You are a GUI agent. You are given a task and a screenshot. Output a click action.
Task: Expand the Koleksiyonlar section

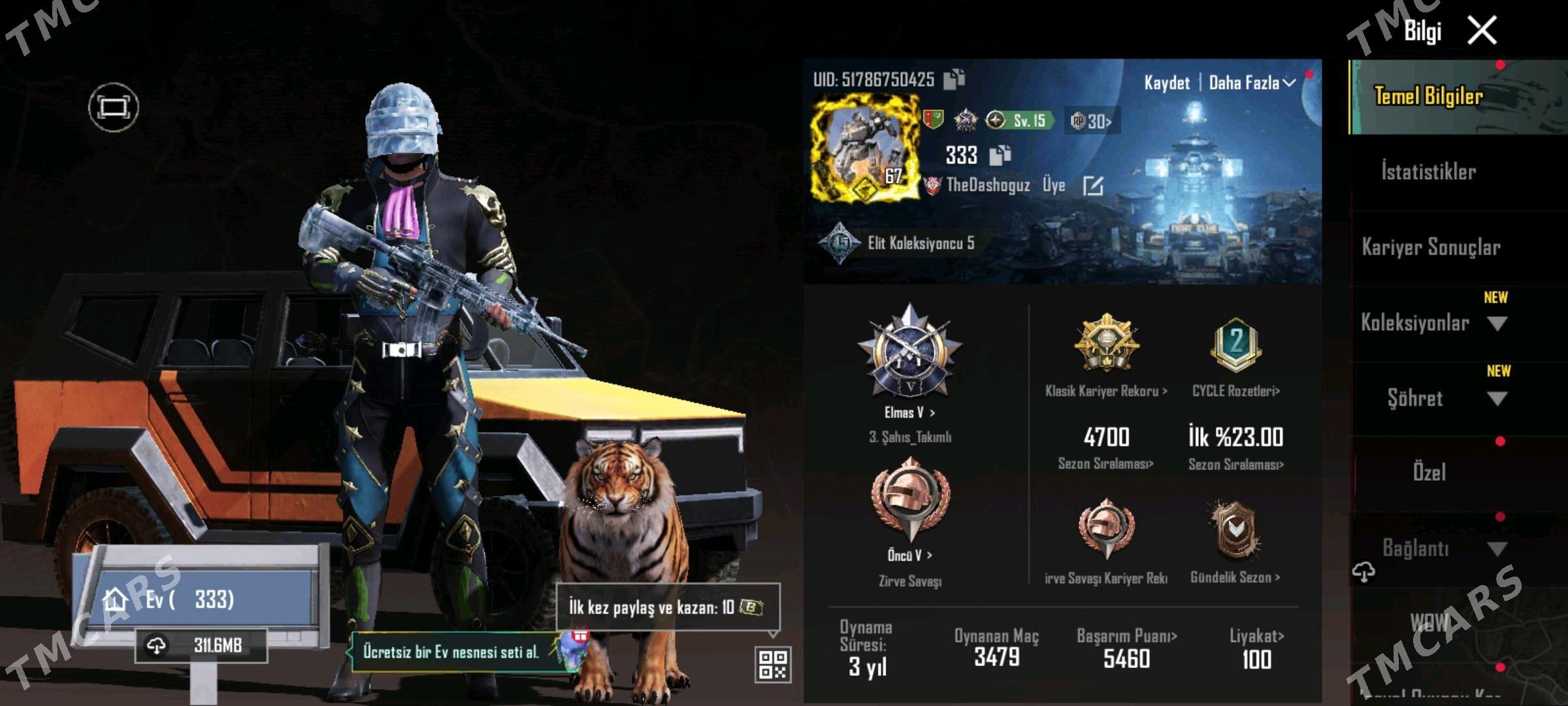pyautogui.click(x=1497, y=324)
